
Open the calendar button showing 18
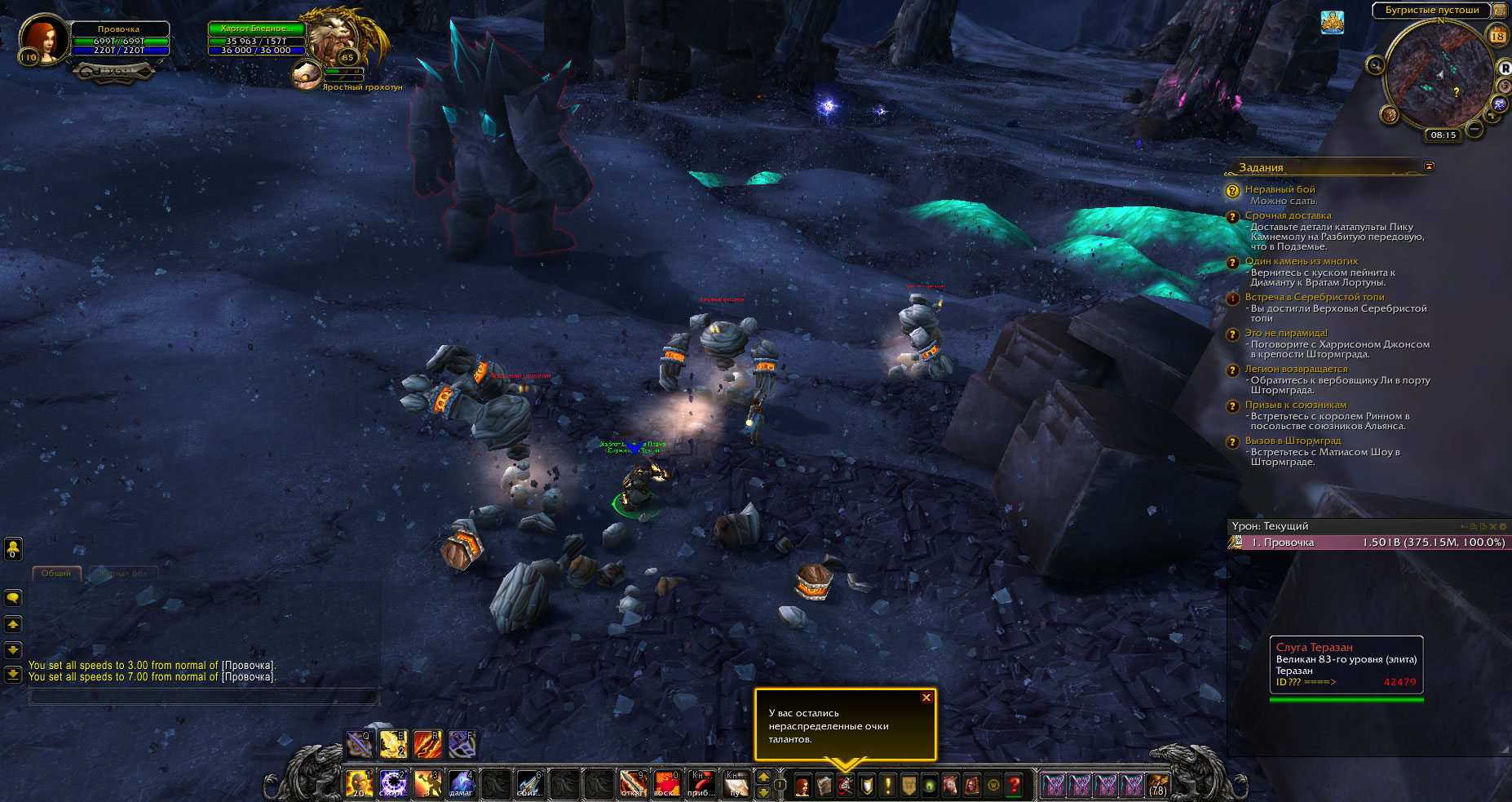1497,36
